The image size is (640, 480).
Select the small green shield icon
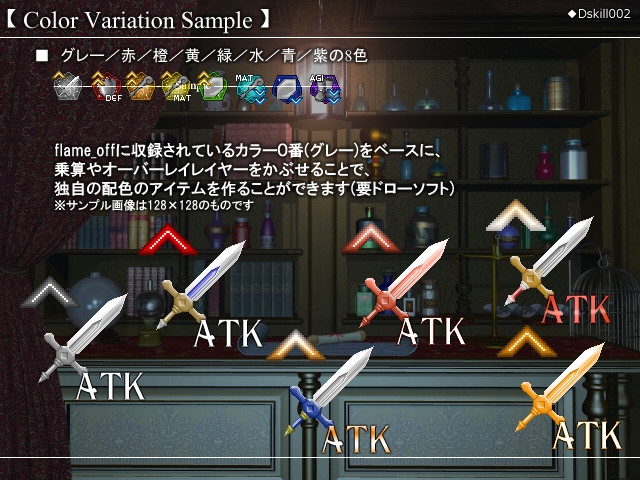212,88
